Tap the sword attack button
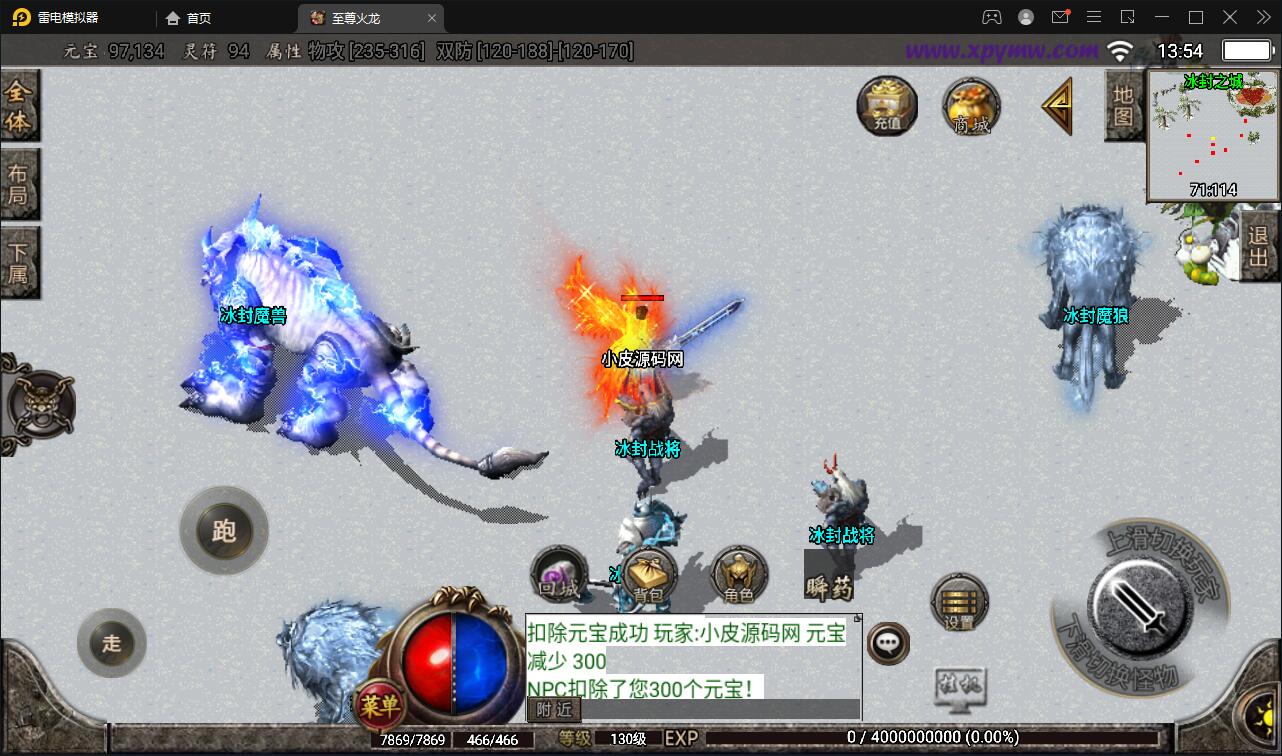Viewport: 1282px width, 756px height. pos(1138,605)
